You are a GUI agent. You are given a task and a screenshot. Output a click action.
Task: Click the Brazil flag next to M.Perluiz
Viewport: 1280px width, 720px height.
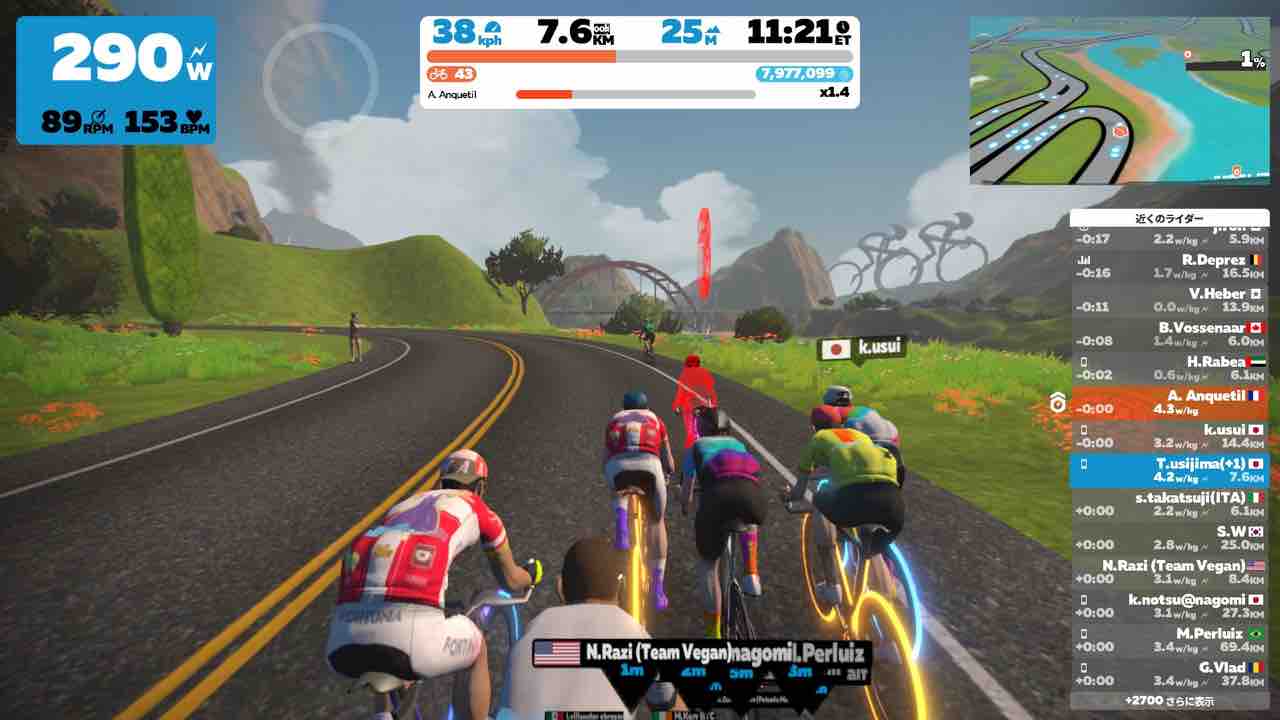pyautogui.click(x=1256, y=634)
